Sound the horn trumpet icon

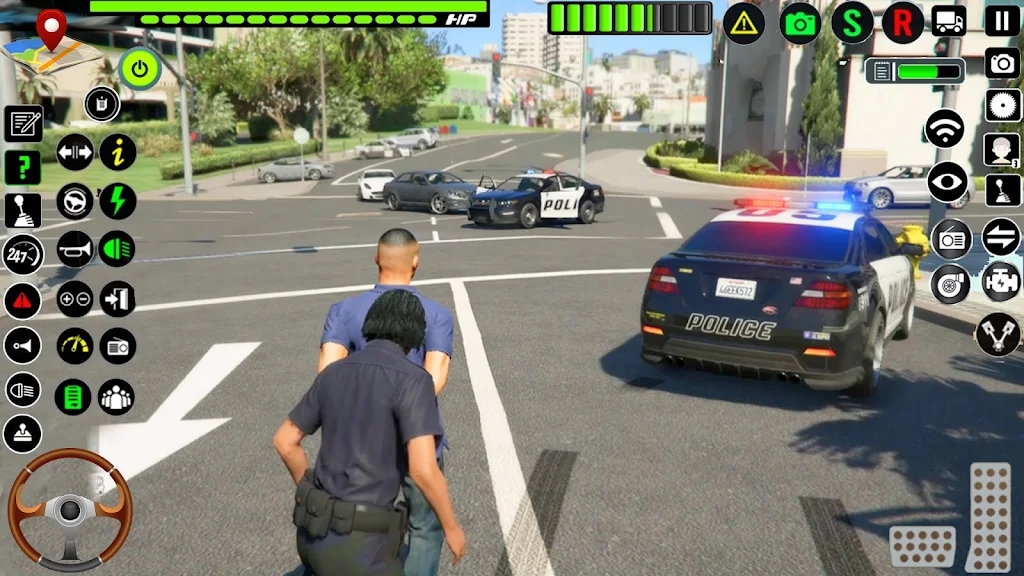pyautogui.click(x=75, y=249)
